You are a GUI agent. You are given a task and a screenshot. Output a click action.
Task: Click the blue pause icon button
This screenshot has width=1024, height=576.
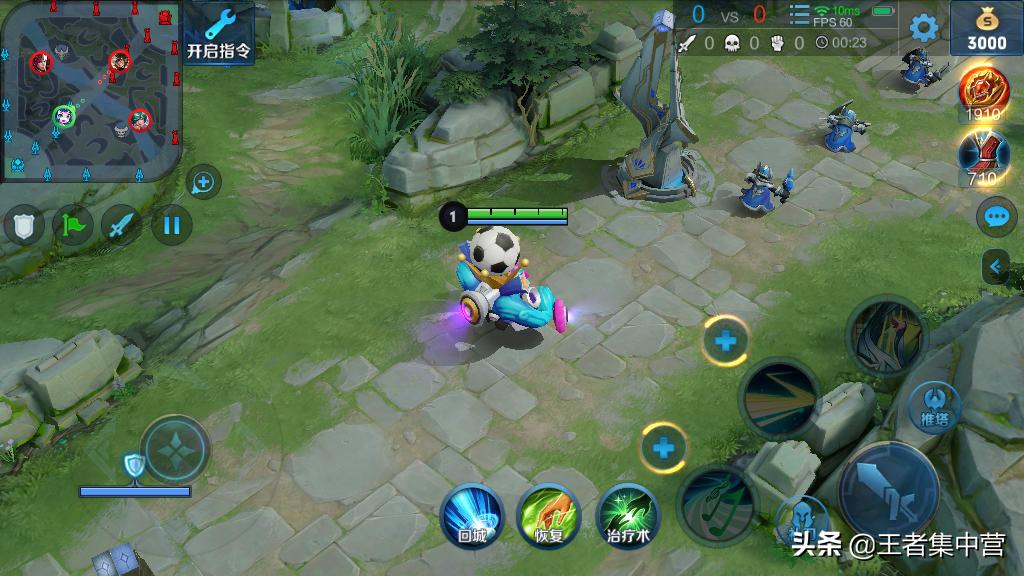171,225
